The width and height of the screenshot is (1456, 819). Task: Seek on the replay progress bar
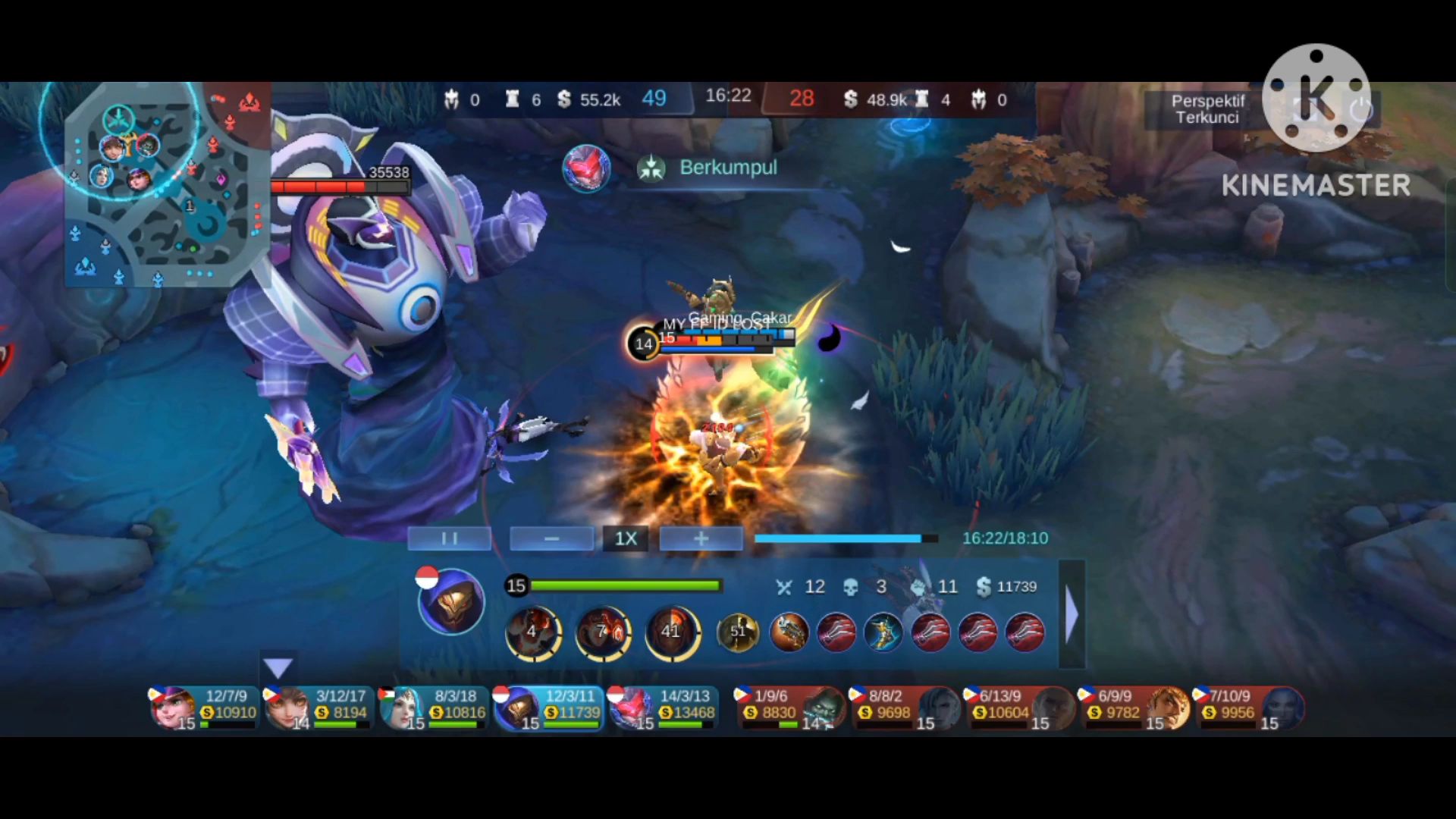coord(846,538)
